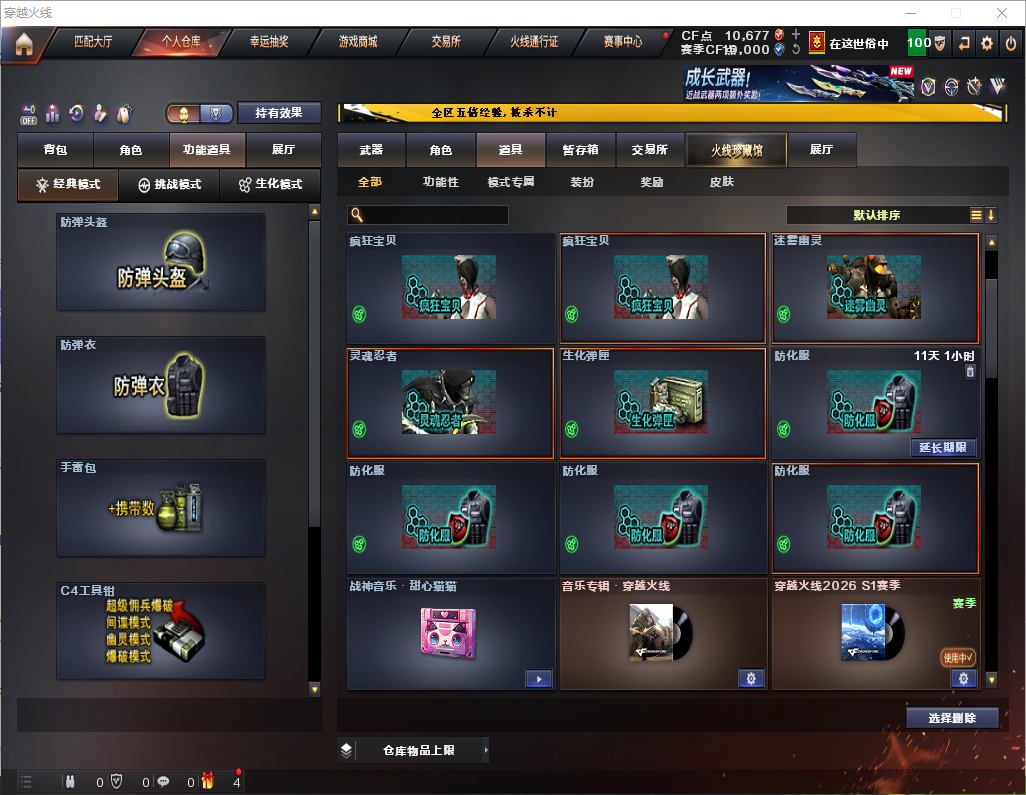The image size is (1026, 795).
Task: Switch to 挑战模式 mode tab
Action: click(x=170, y=185)
